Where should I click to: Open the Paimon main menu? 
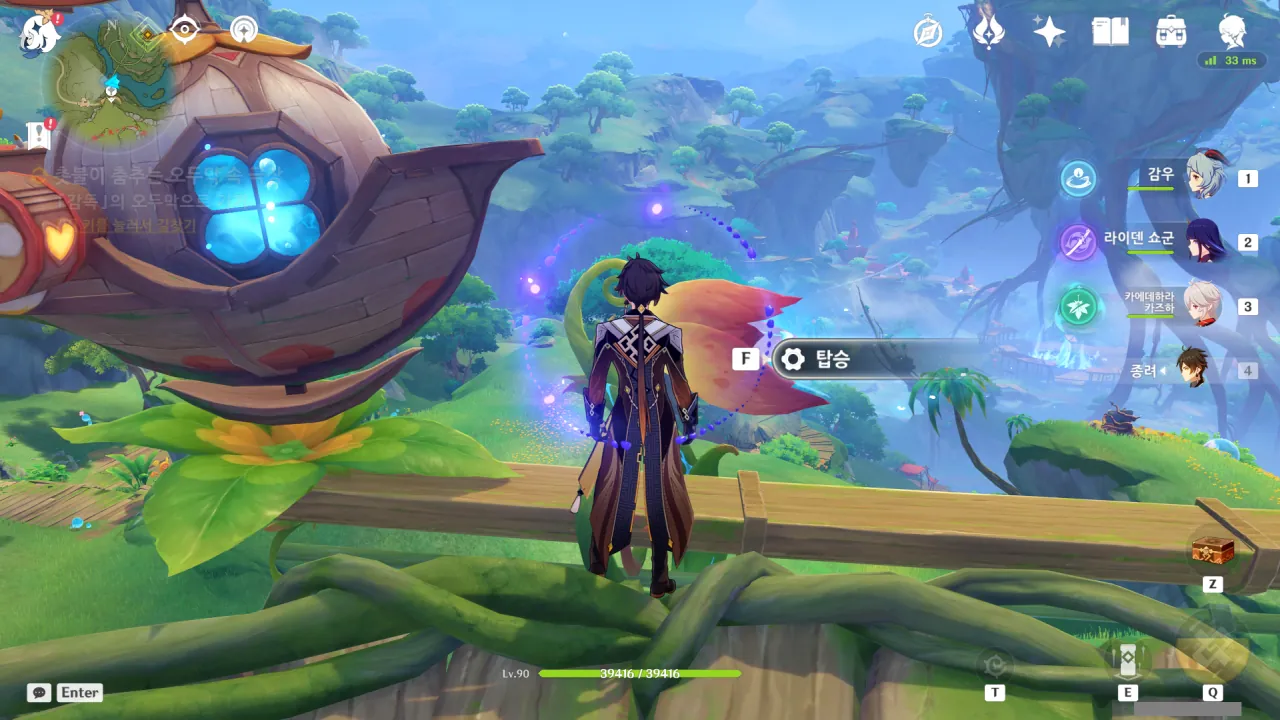click(38, 34)
